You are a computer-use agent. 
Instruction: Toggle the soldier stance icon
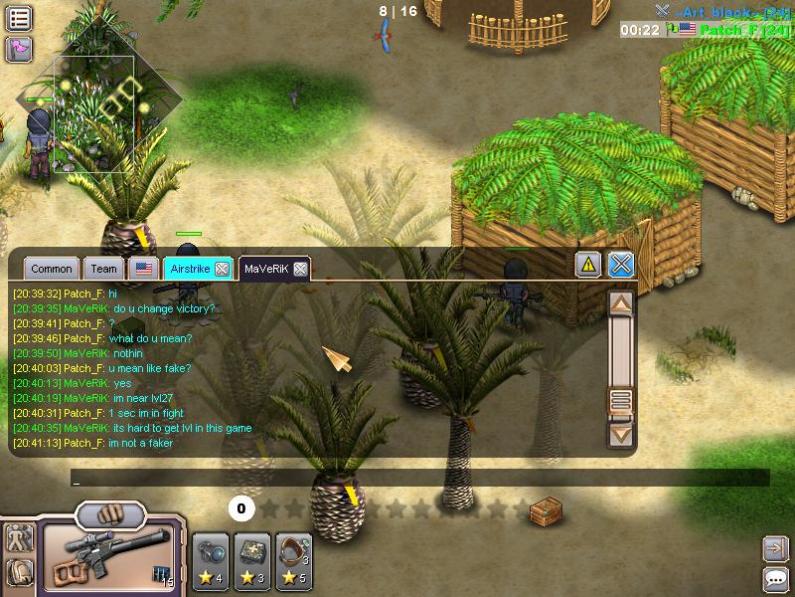tap(19, 538)
